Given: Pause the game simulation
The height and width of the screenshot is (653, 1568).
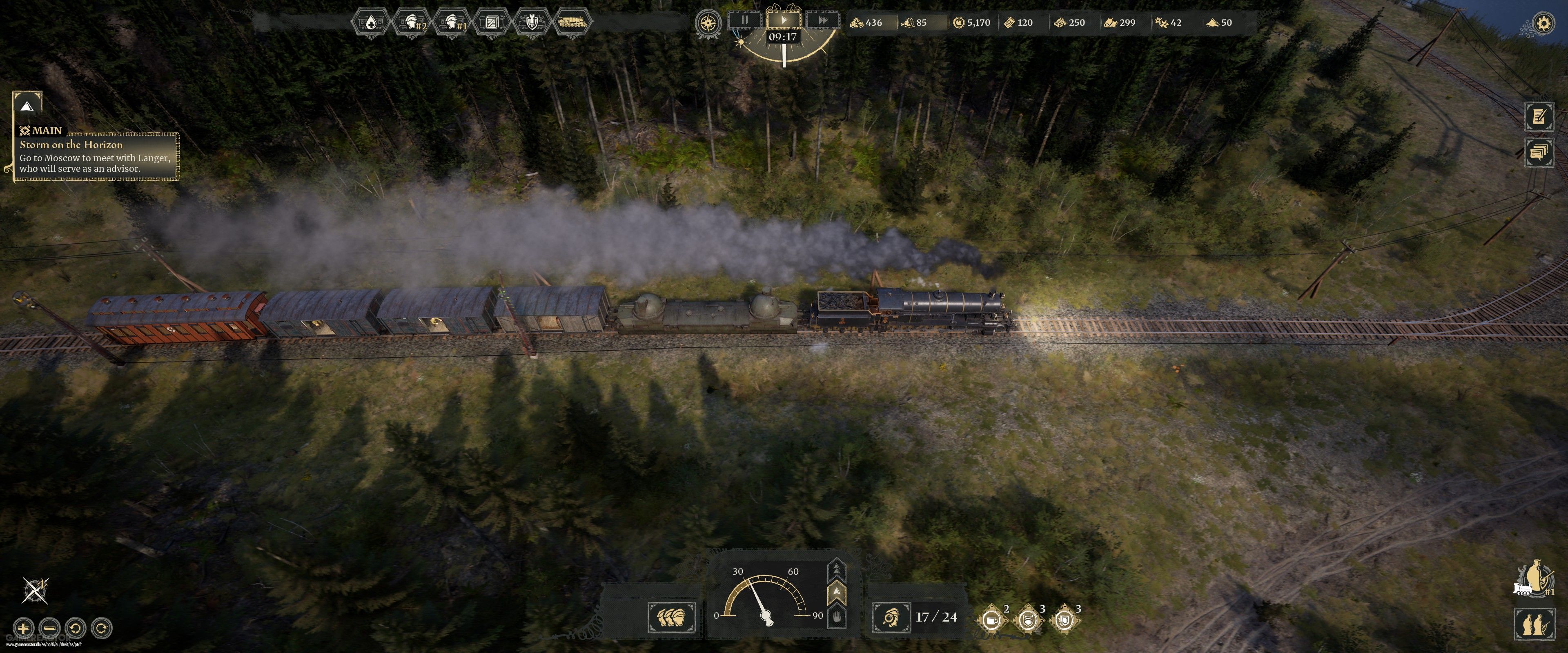Looking at the screenshot, I should (x=746, y=20).
